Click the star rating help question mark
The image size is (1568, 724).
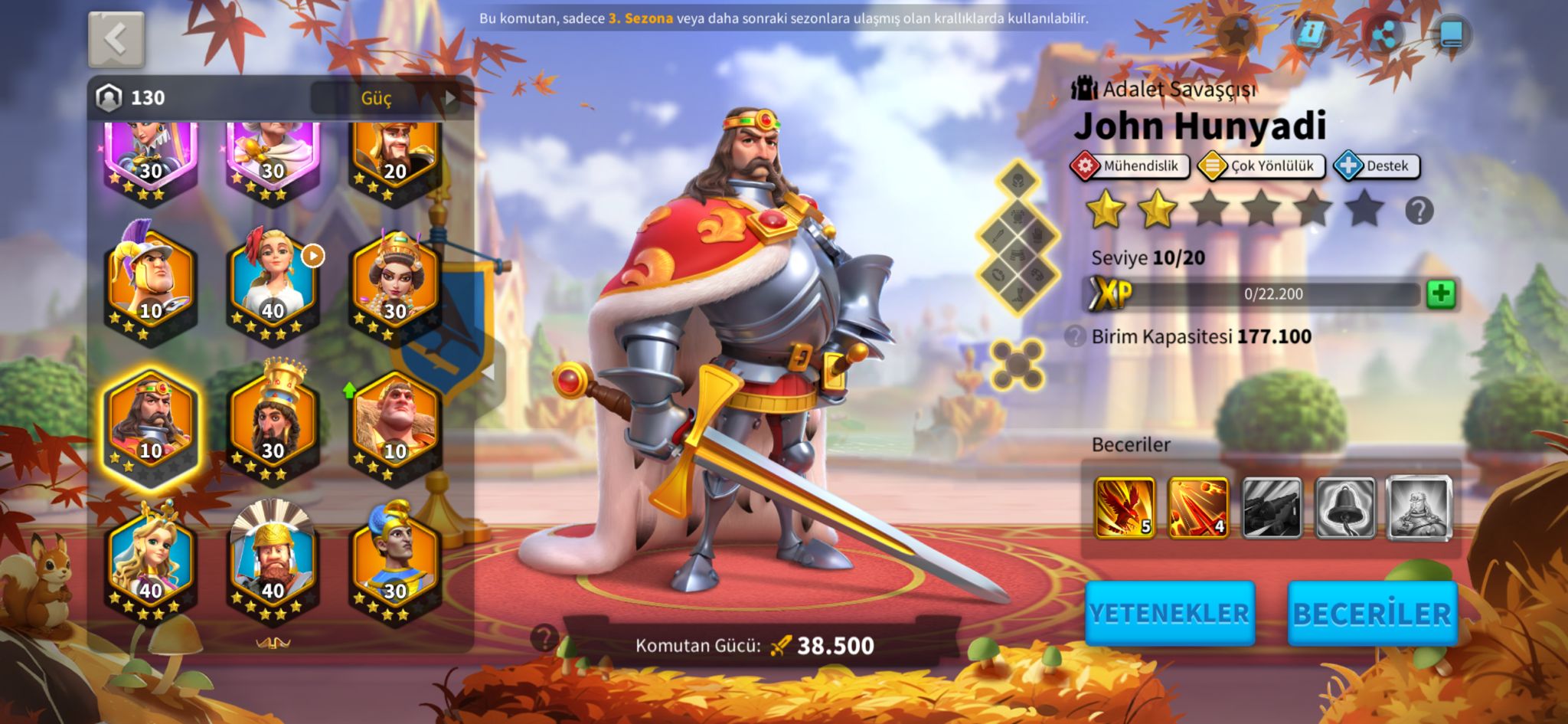point(1419,210)
